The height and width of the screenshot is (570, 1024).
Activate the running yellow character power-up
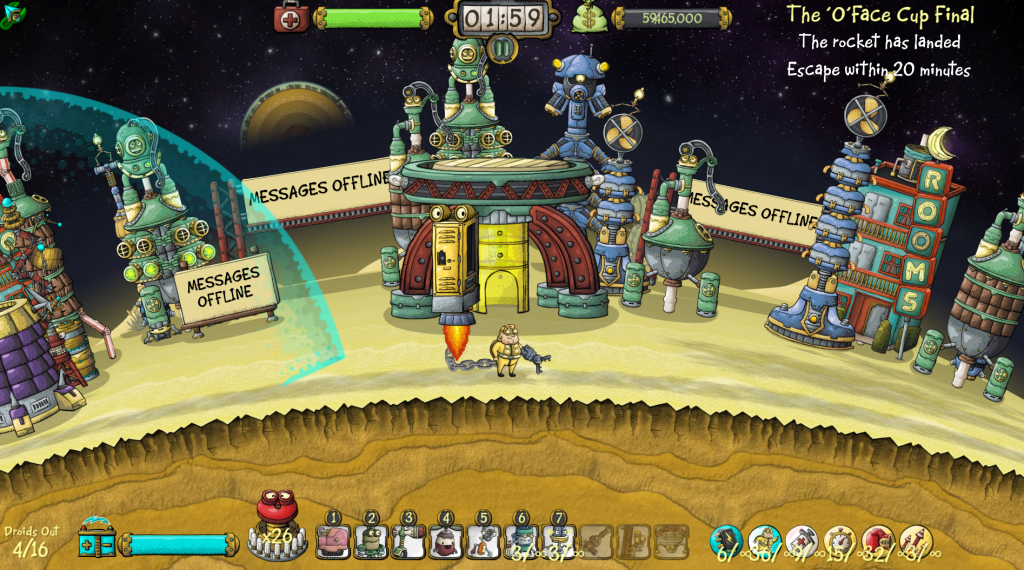click(764, 540)
